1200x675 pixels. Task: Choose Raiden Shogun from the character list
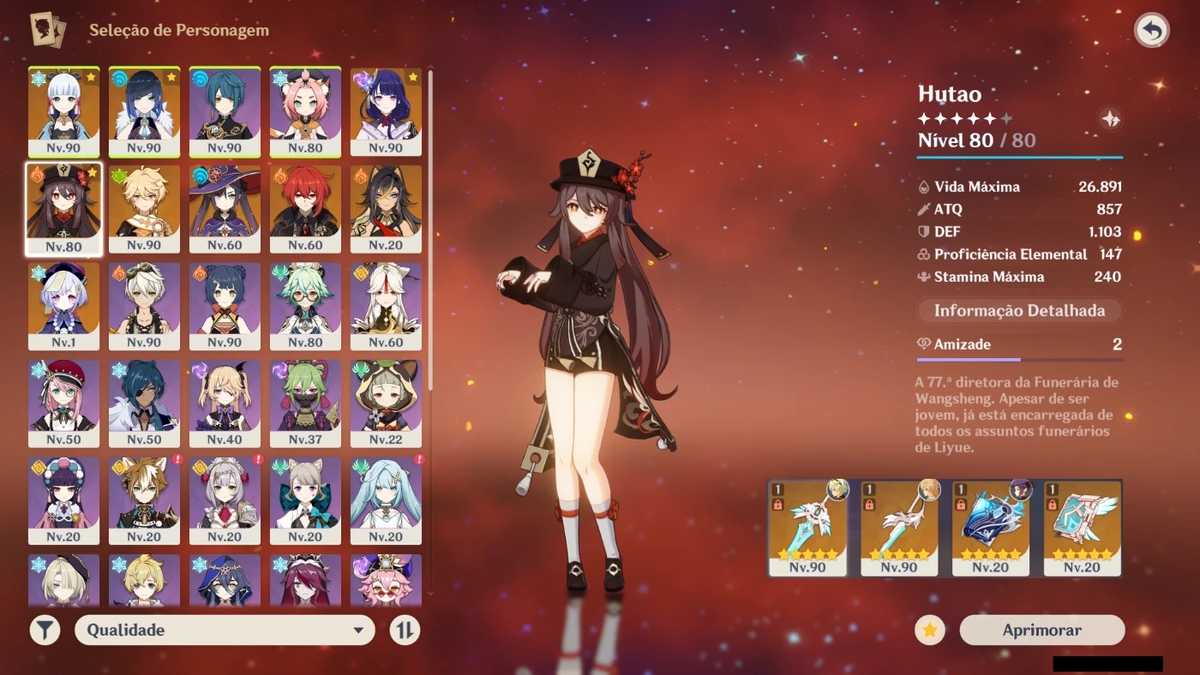pos(386,112)
